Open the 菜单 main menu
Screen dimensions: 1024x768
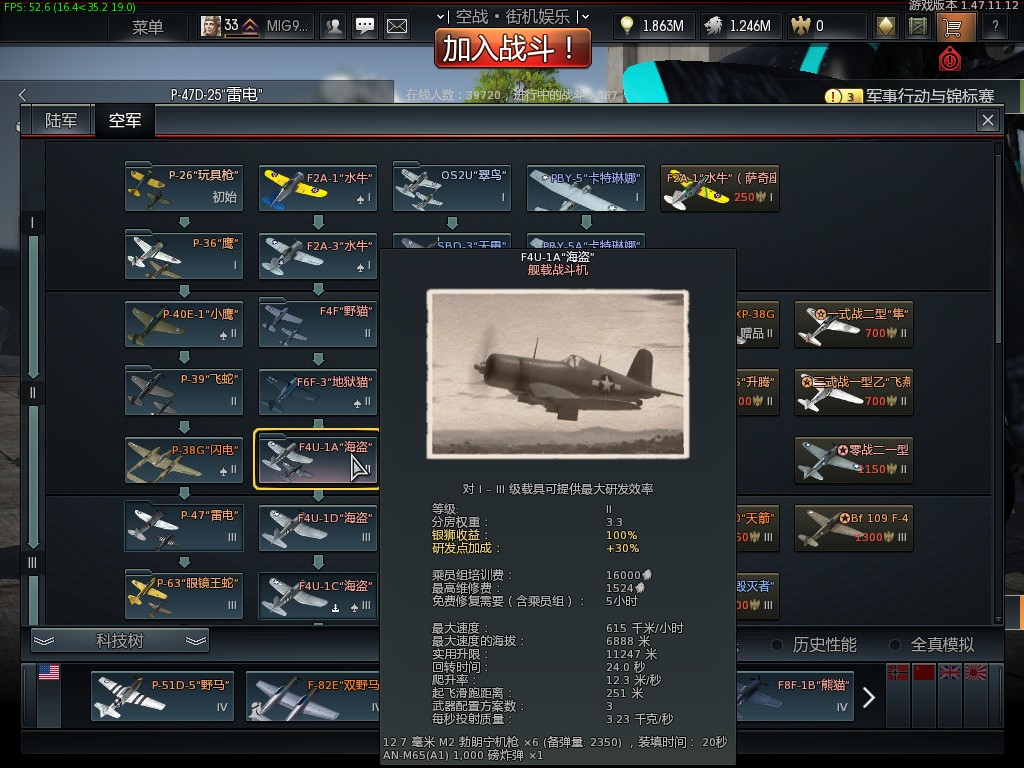coord(147,27)
